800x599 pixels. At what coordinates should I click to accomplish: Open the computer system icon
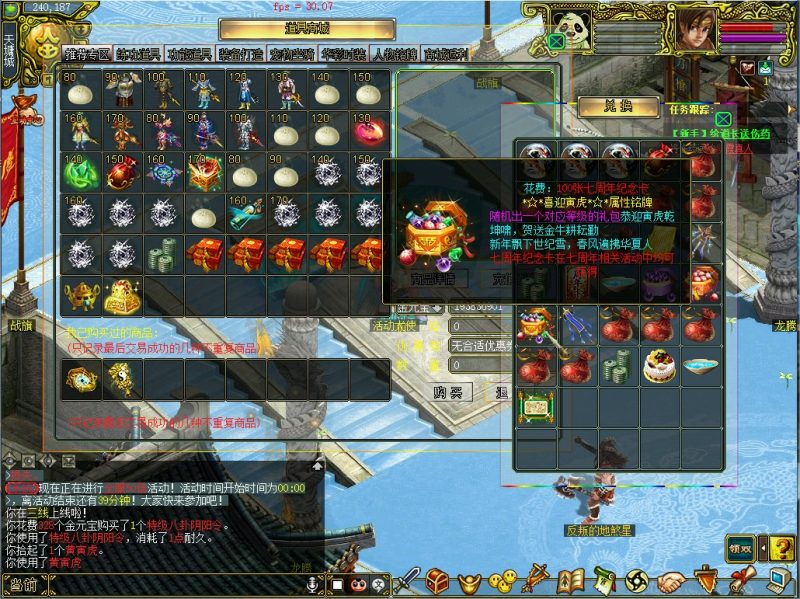point(775,580)
